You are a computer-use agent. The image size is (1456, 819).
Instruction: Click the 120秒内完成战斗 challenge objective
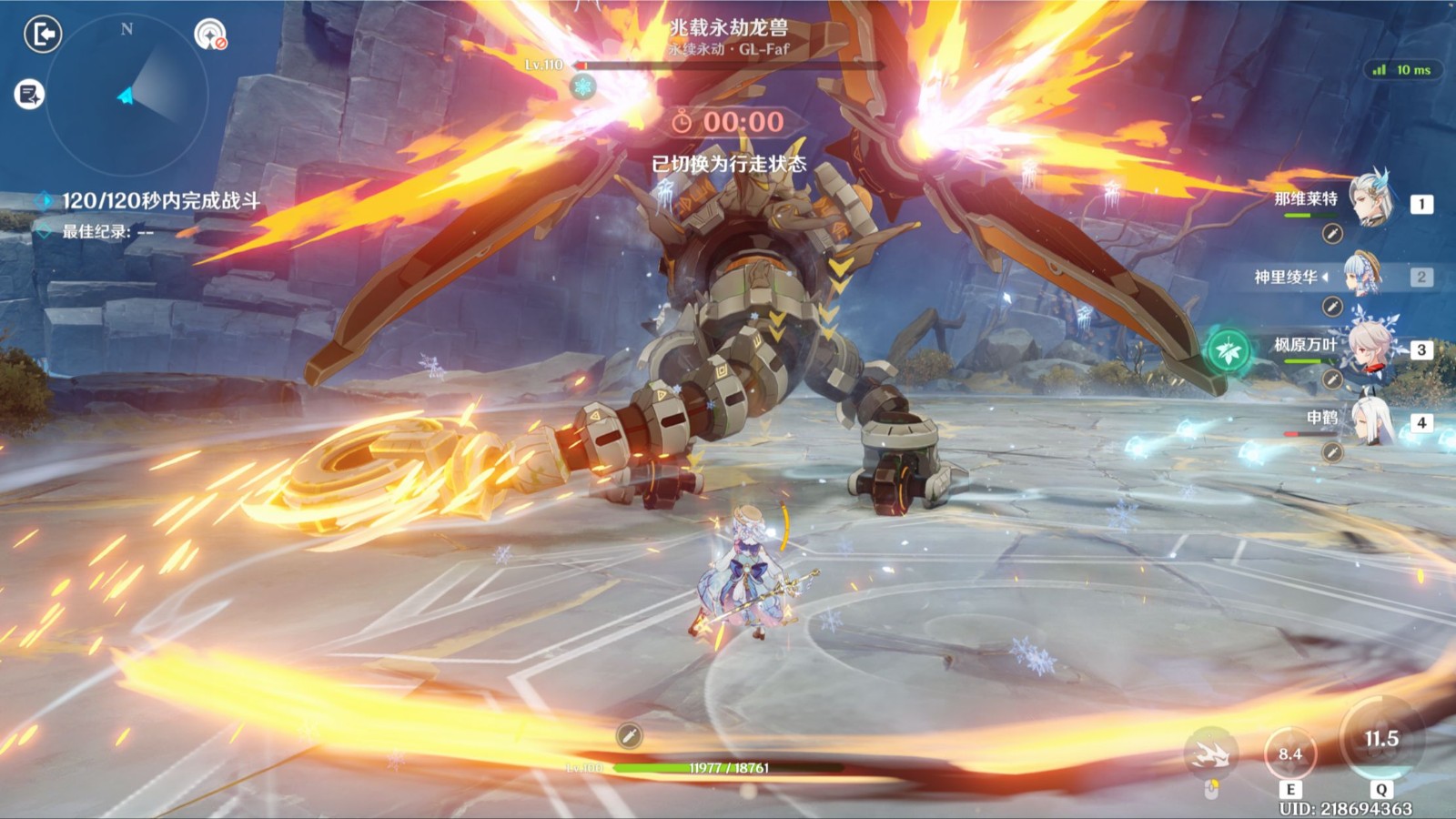pyautogui.click(x=160, y=201)
